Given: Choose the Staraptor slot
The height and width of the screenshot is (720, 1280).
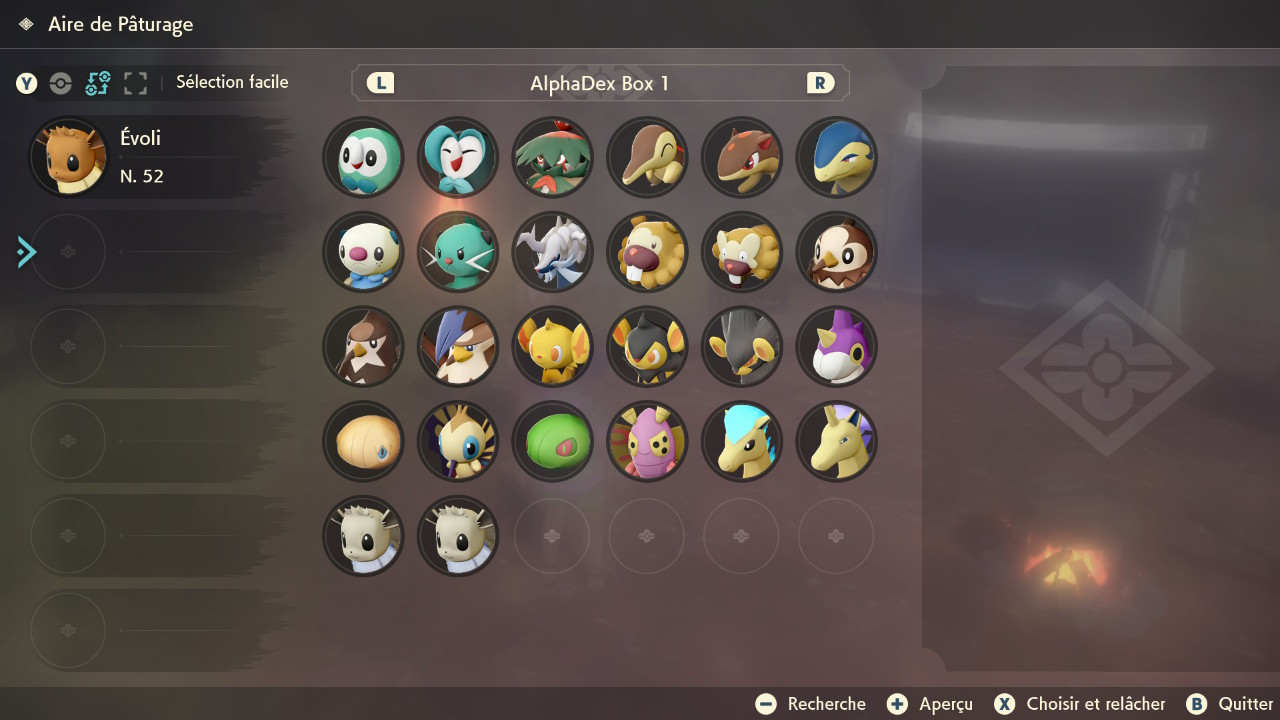Looking at the screenshot, I should 458,346.
